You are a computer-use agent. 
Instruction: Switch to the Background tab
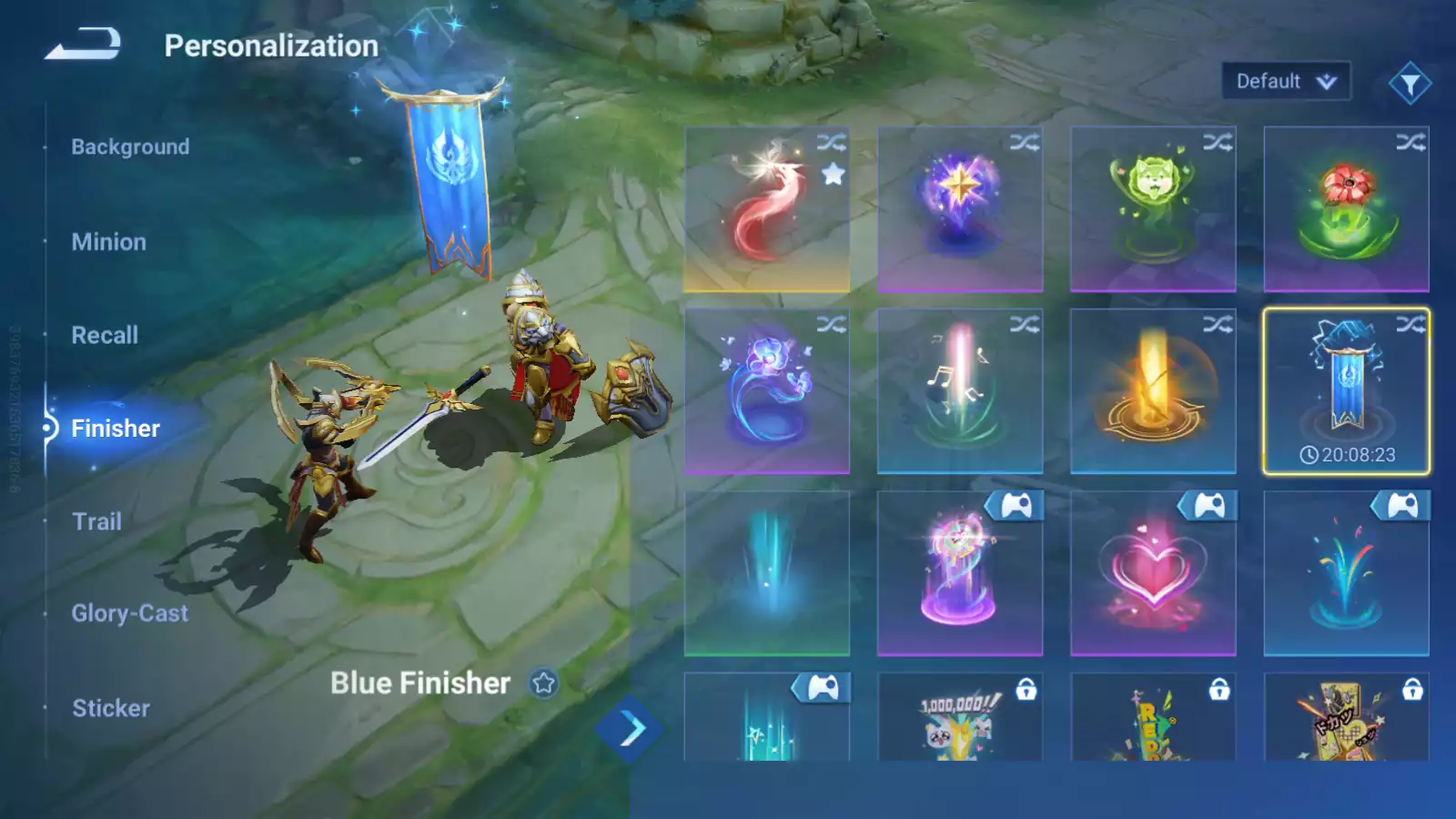pyautogui.click(x=130, y=147)
